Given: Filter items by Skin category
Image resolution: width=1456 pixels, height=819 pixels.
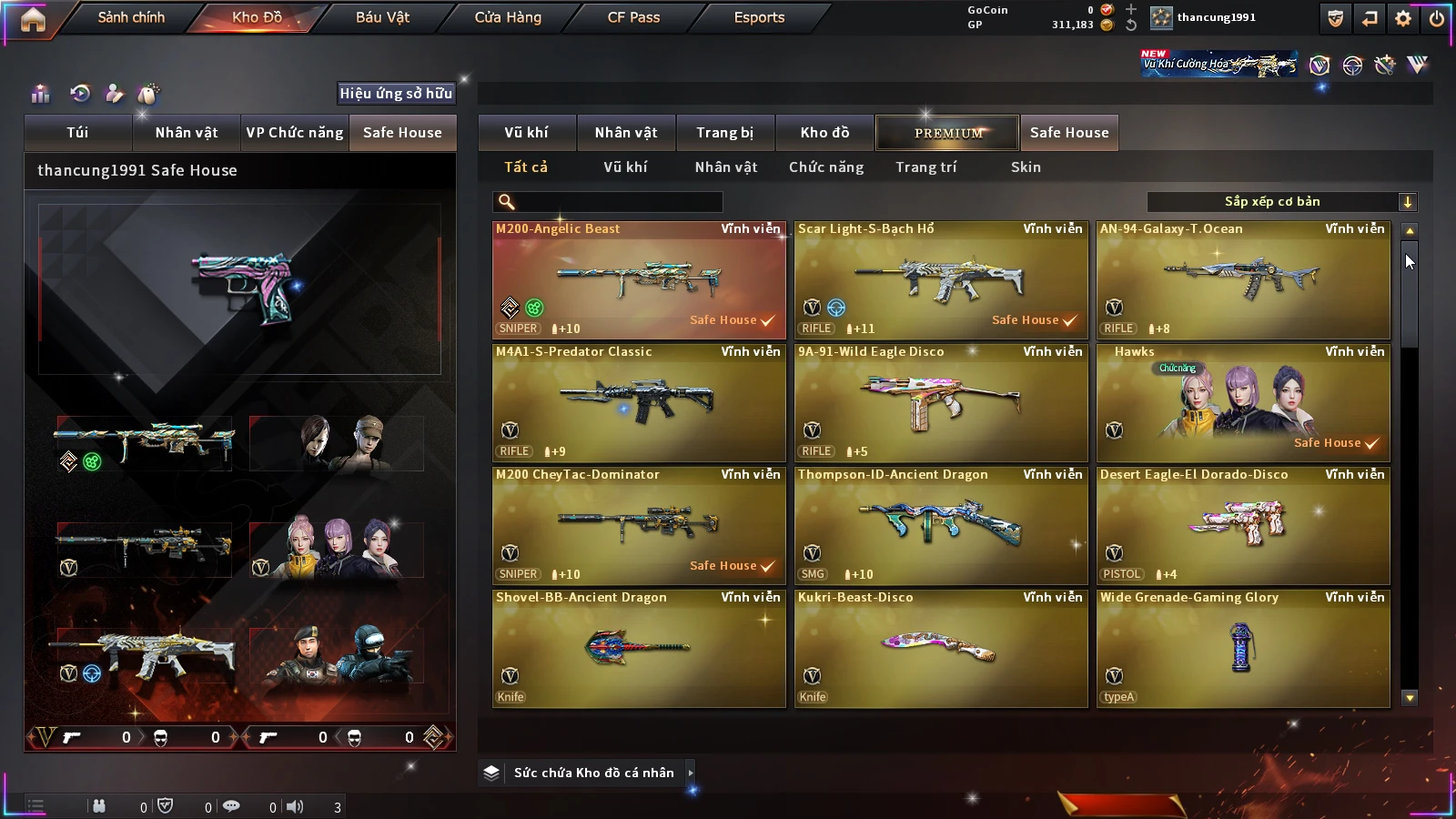Looking at the screenshot, I should (x=1026, y=167).
